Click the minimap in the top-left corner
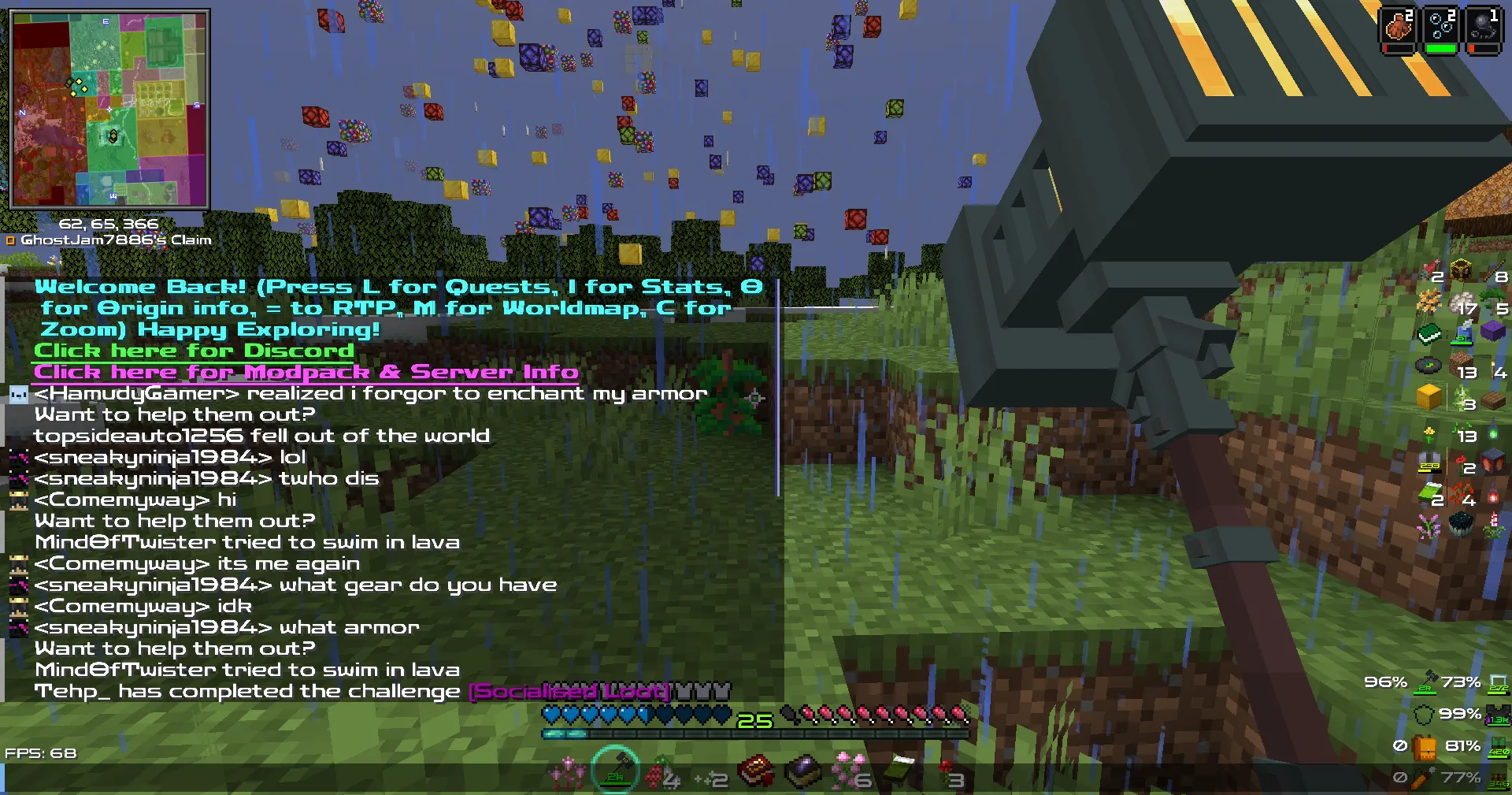The width and height of the screenshot is (1512, 795). coord(110,106)
